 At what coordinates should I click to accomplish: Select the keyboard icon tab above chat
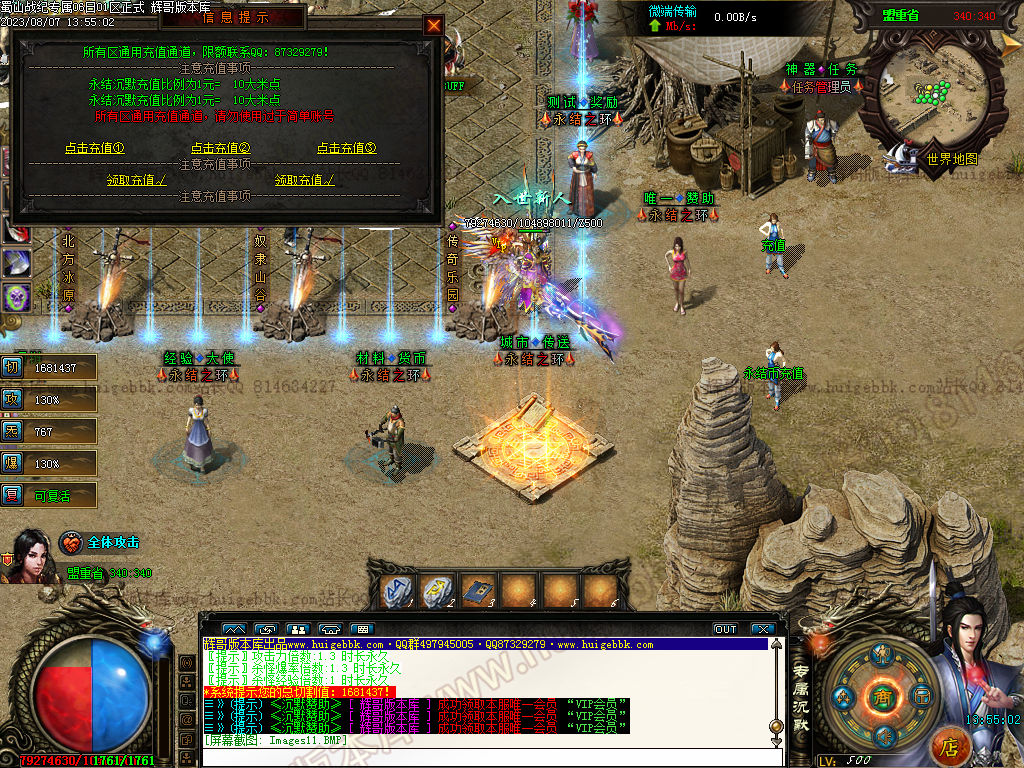361,629
